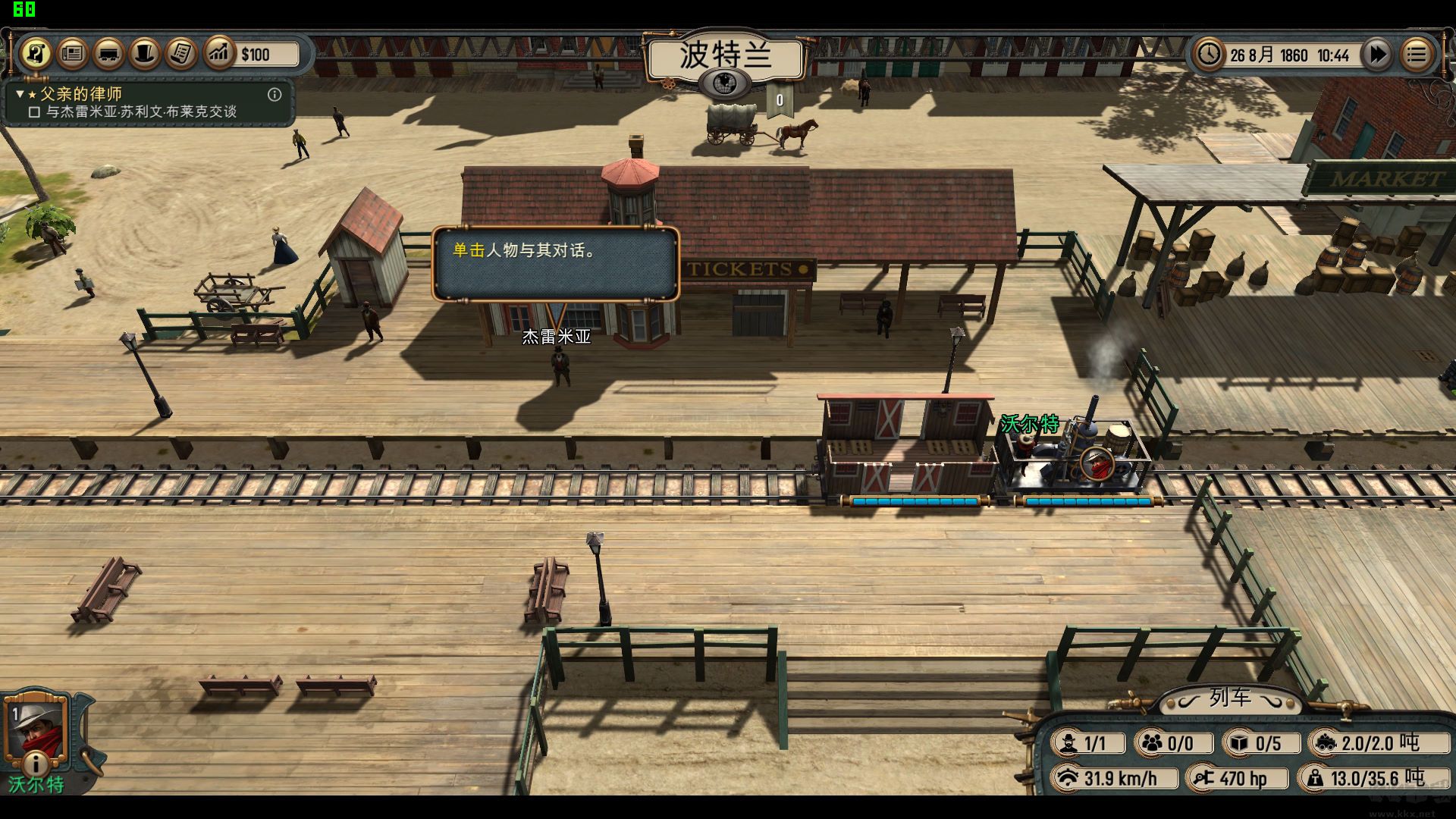Open the contract document list icon
This screenshot has width=1456, height=819.
coord(181,54)
